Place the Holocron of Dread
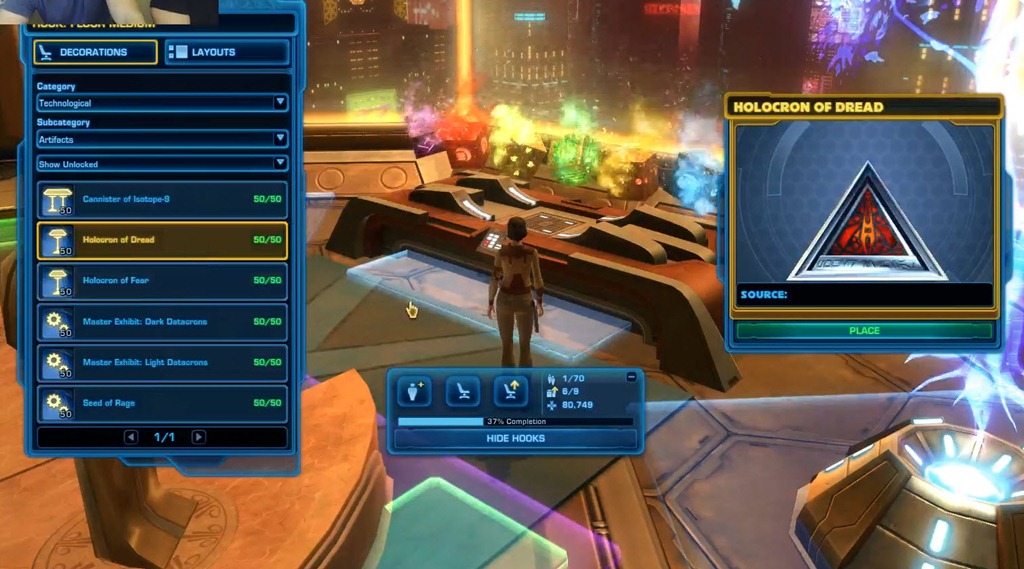 (x=864, y=331)
